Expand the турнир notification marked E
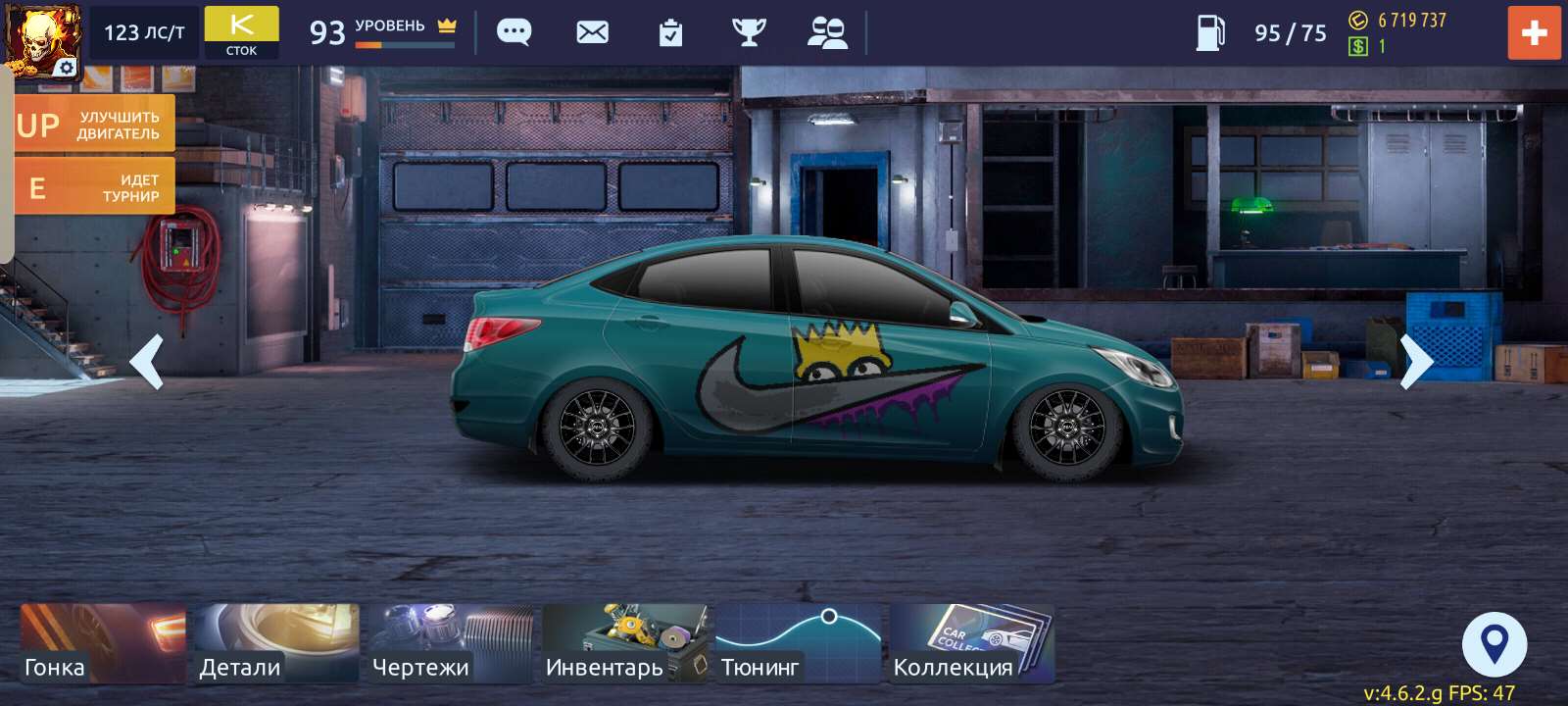1568x706 pixels. 93,185
